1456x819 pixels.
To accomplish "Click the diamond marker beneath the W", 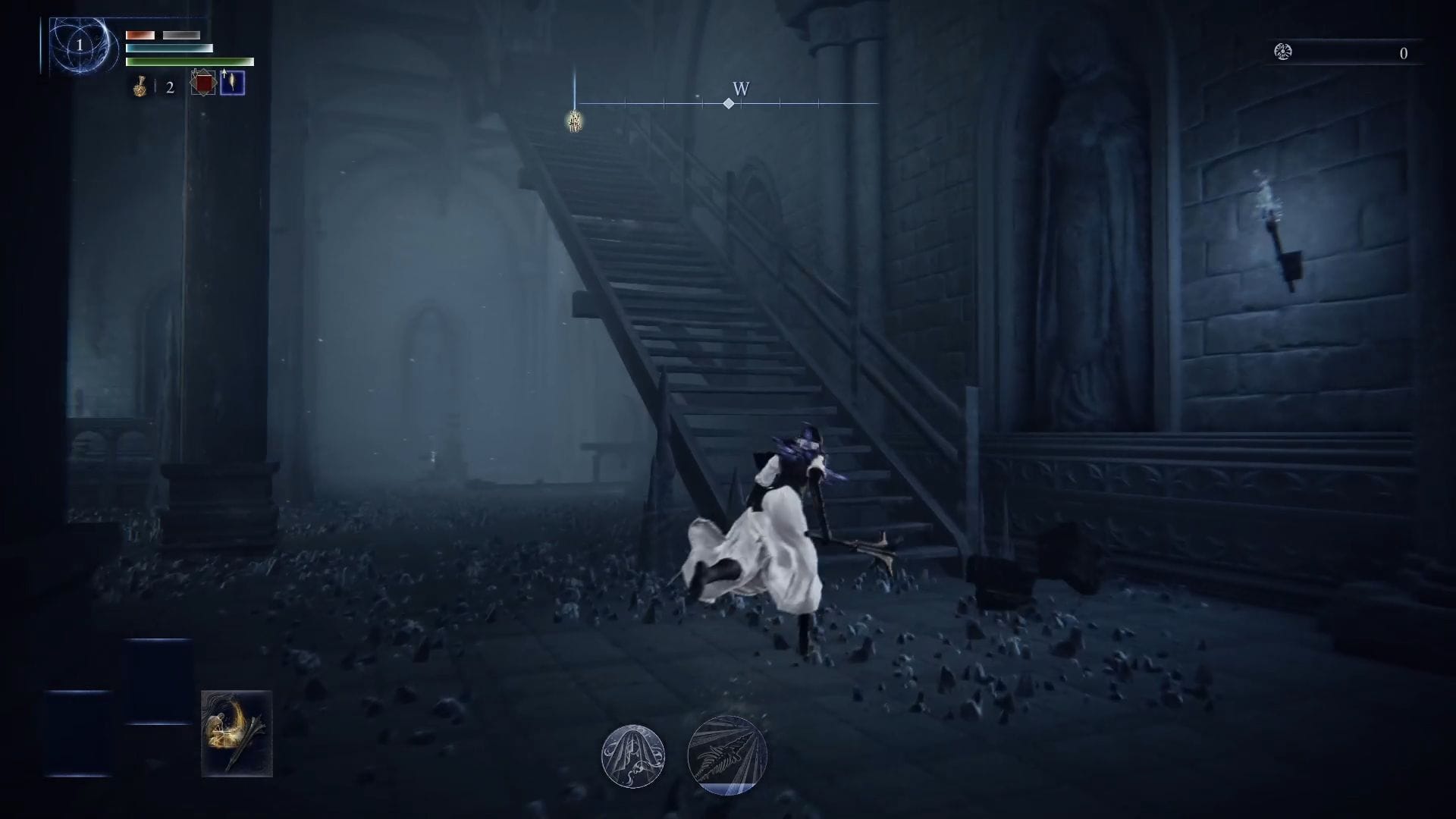I will click(730, 104).
